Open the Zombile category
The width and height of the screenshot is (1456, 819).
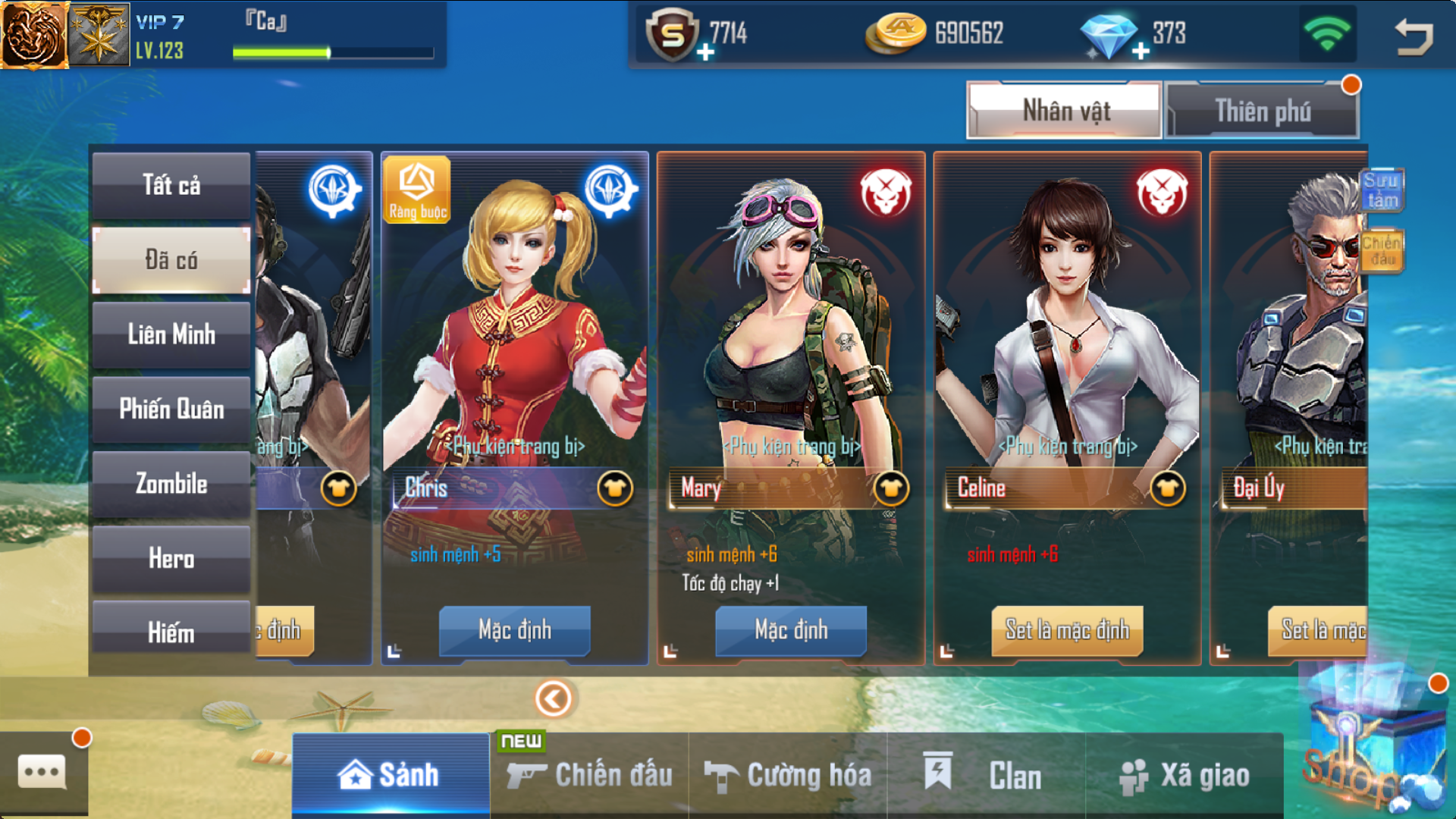click(171, 484)
